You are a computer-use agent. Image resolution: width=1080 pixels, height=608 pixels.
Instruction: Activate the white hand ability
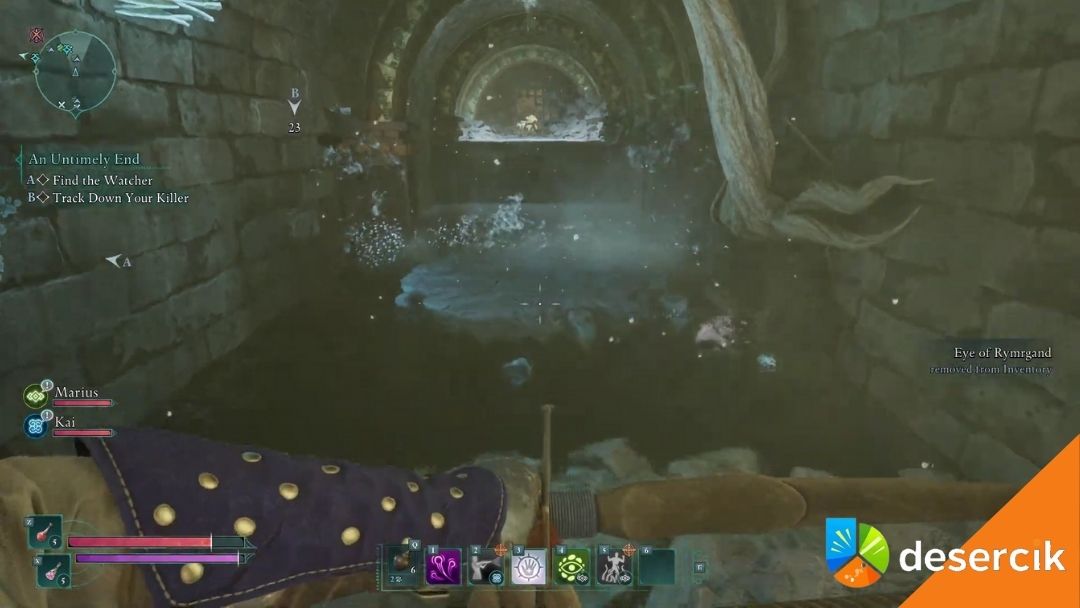click(x=529, y=567)
